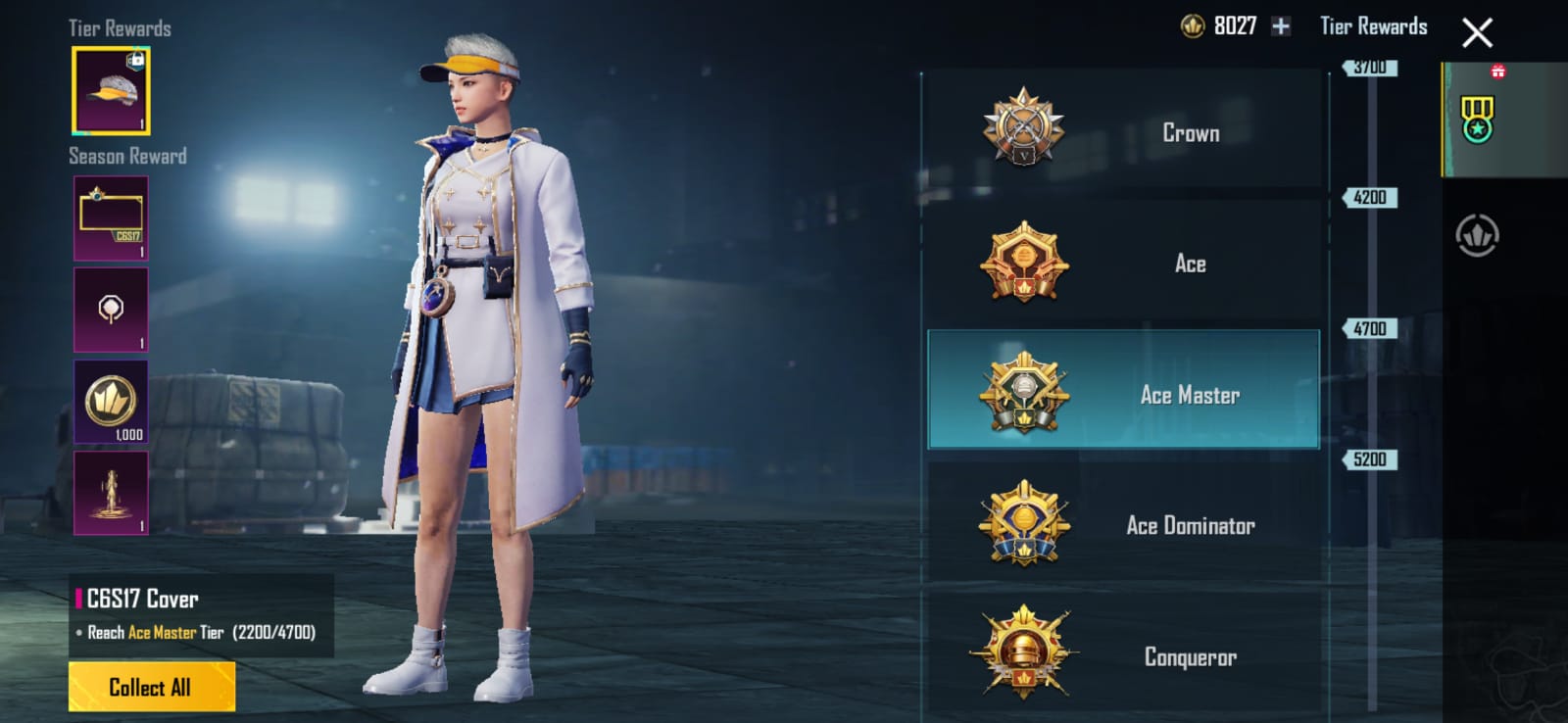Image resolution: width=1568 pixels, height=723 pixels.
Task: Switch to the medal ribbon tab
Action: pos(1477,120)
